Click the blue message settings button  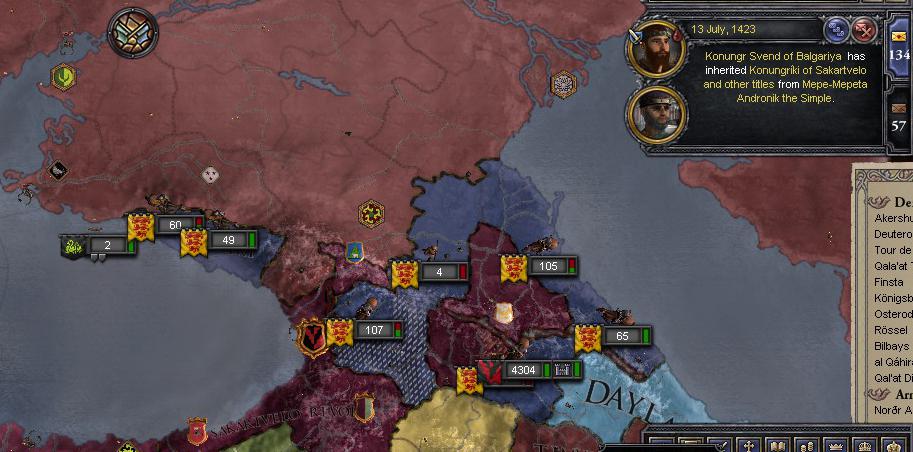836,30
